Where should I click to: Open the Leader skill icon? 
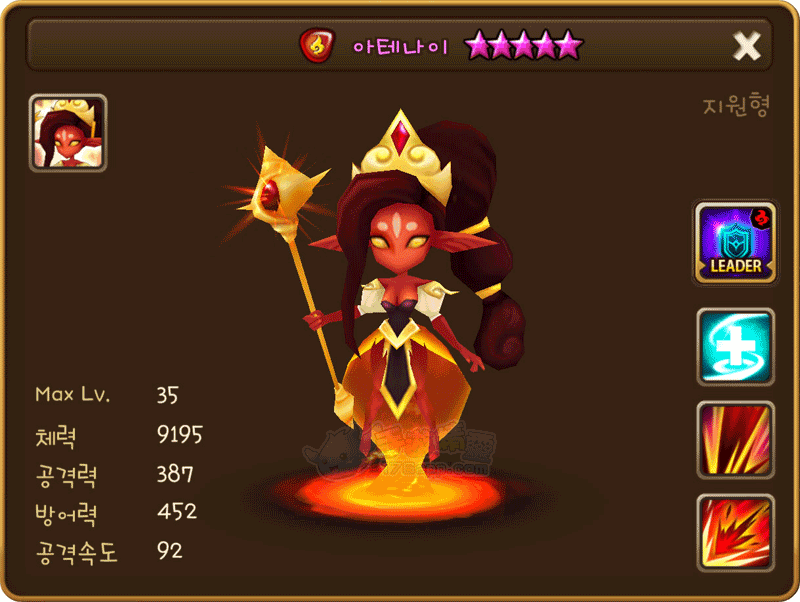(735, 243)
